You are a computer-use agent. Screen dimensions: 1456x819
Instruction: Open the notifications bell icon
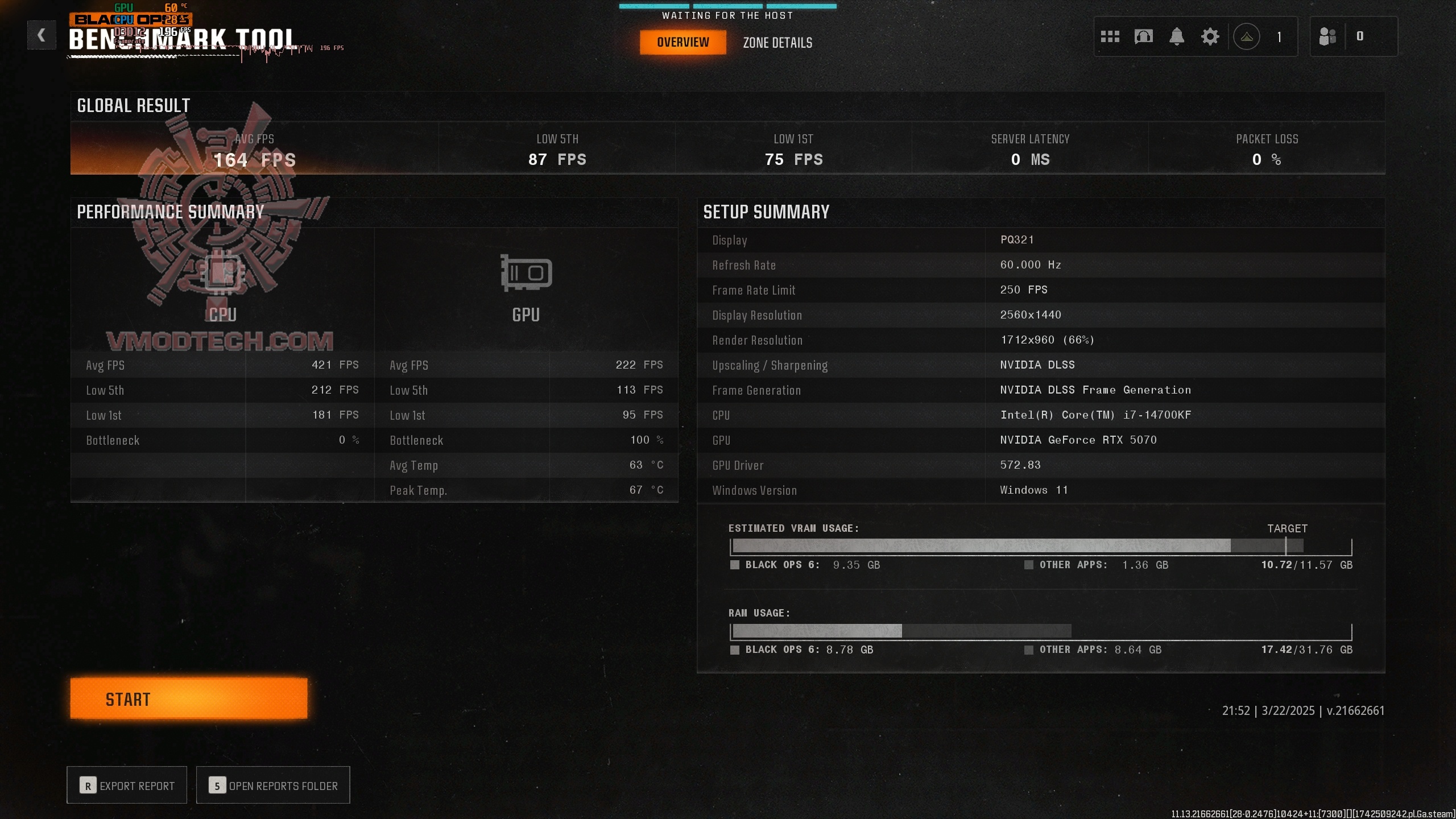click(x=1177, y=36)
